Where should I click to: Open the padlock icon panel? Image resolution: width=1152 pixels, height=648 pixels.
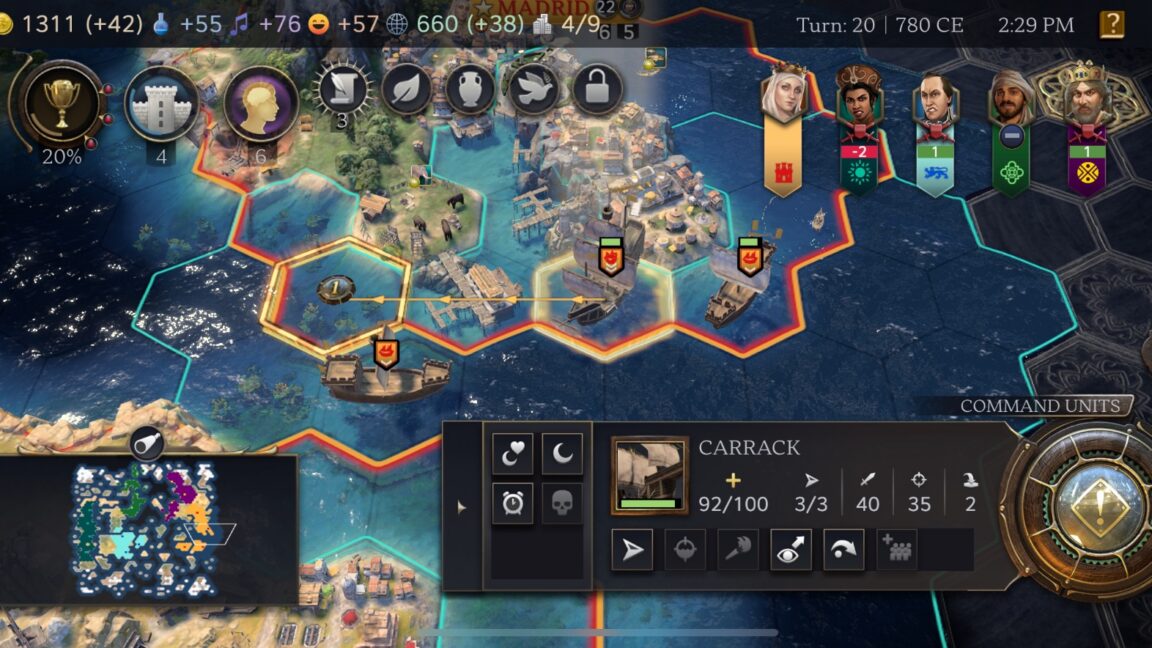point(597,90)
